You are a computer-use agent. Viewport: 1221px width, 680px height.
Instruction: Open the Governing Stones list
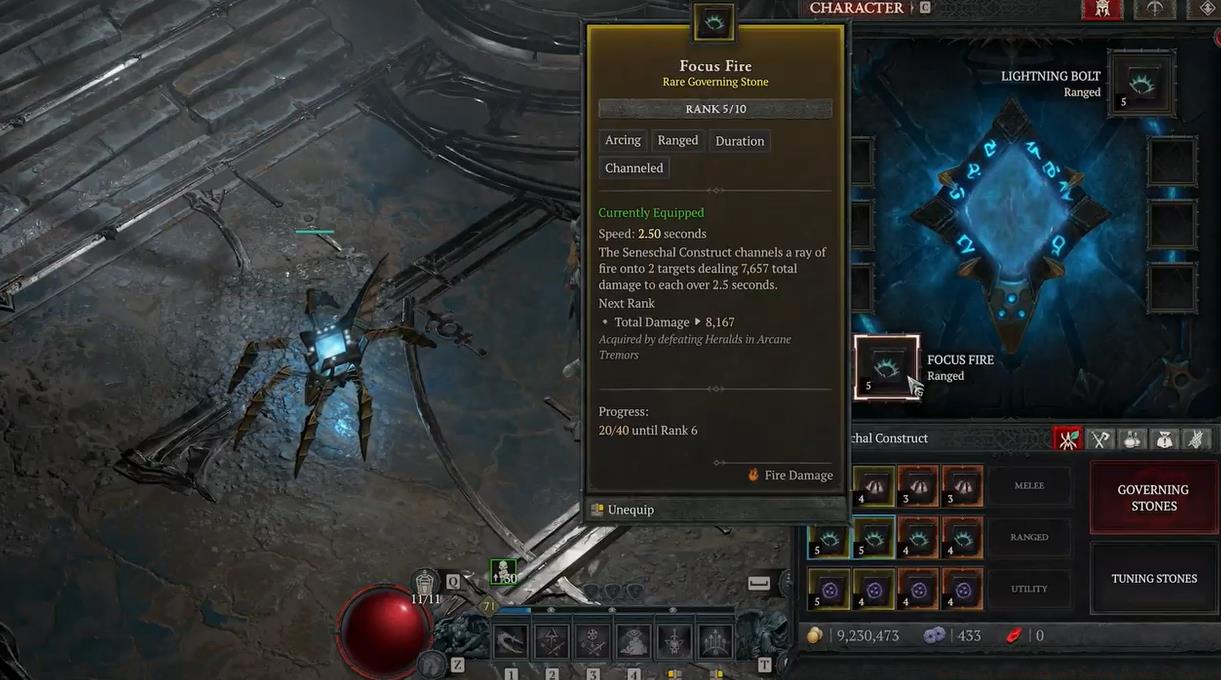(1153, 497)
